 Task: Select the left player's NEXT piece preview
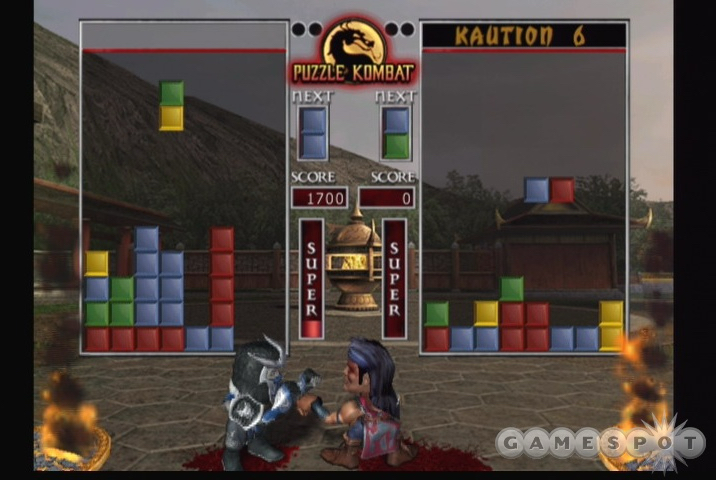click(x=313, y=133)
